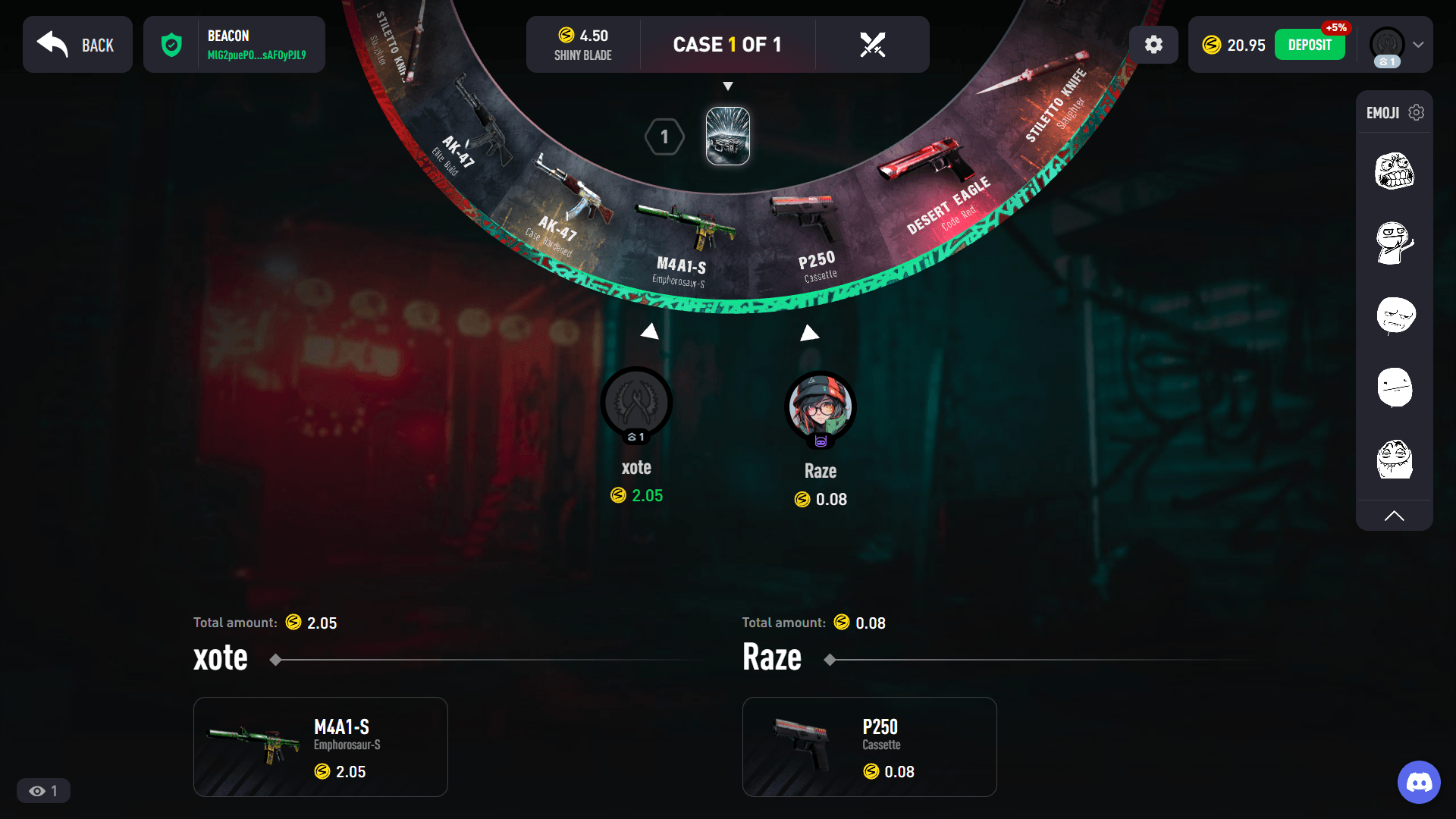Open the battle mode crossed-swords icon
Screen dimensions: 1456x819
[873, 45]
